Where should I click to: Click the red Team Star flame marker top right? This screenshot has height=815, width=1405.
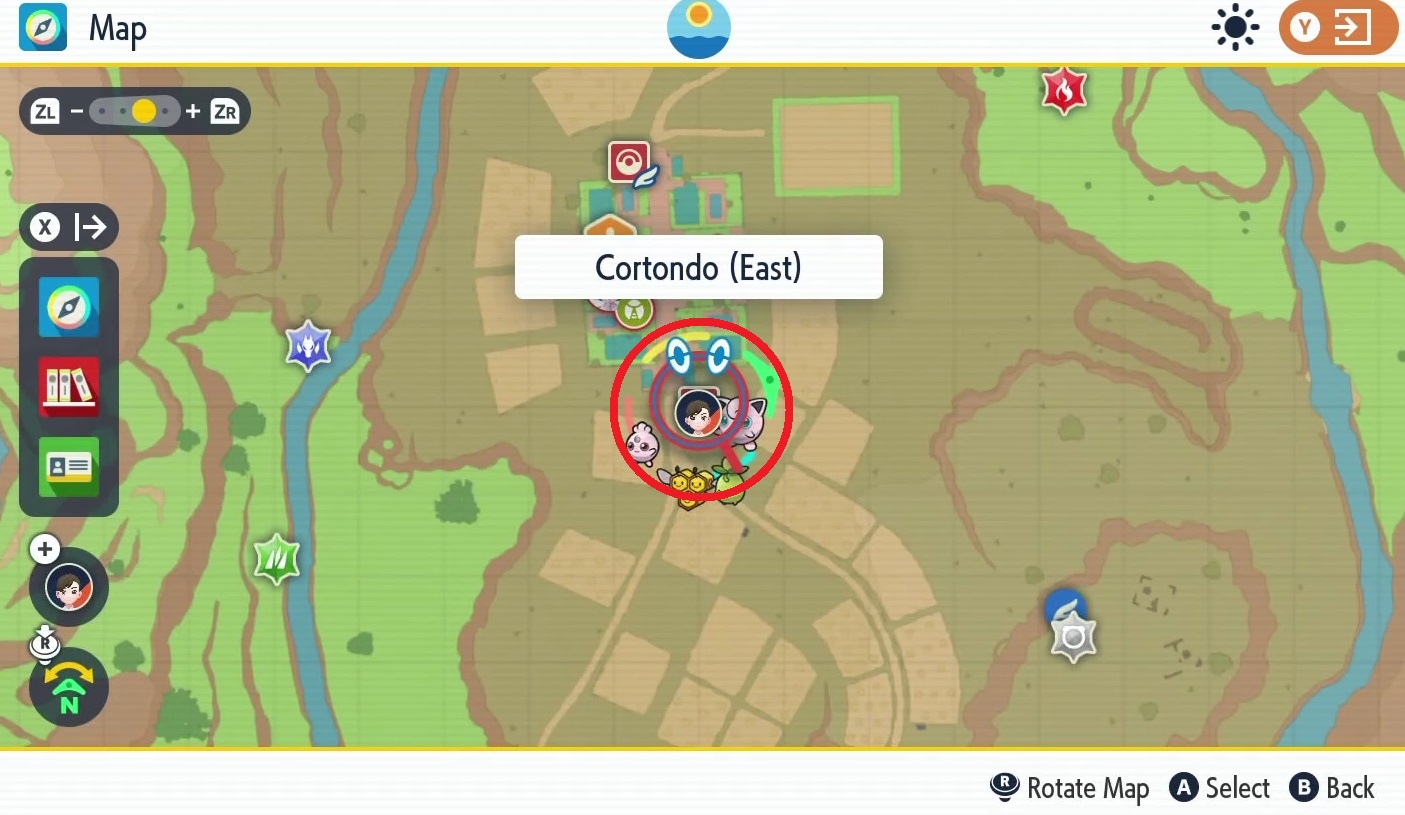(x=1063, y=90)
